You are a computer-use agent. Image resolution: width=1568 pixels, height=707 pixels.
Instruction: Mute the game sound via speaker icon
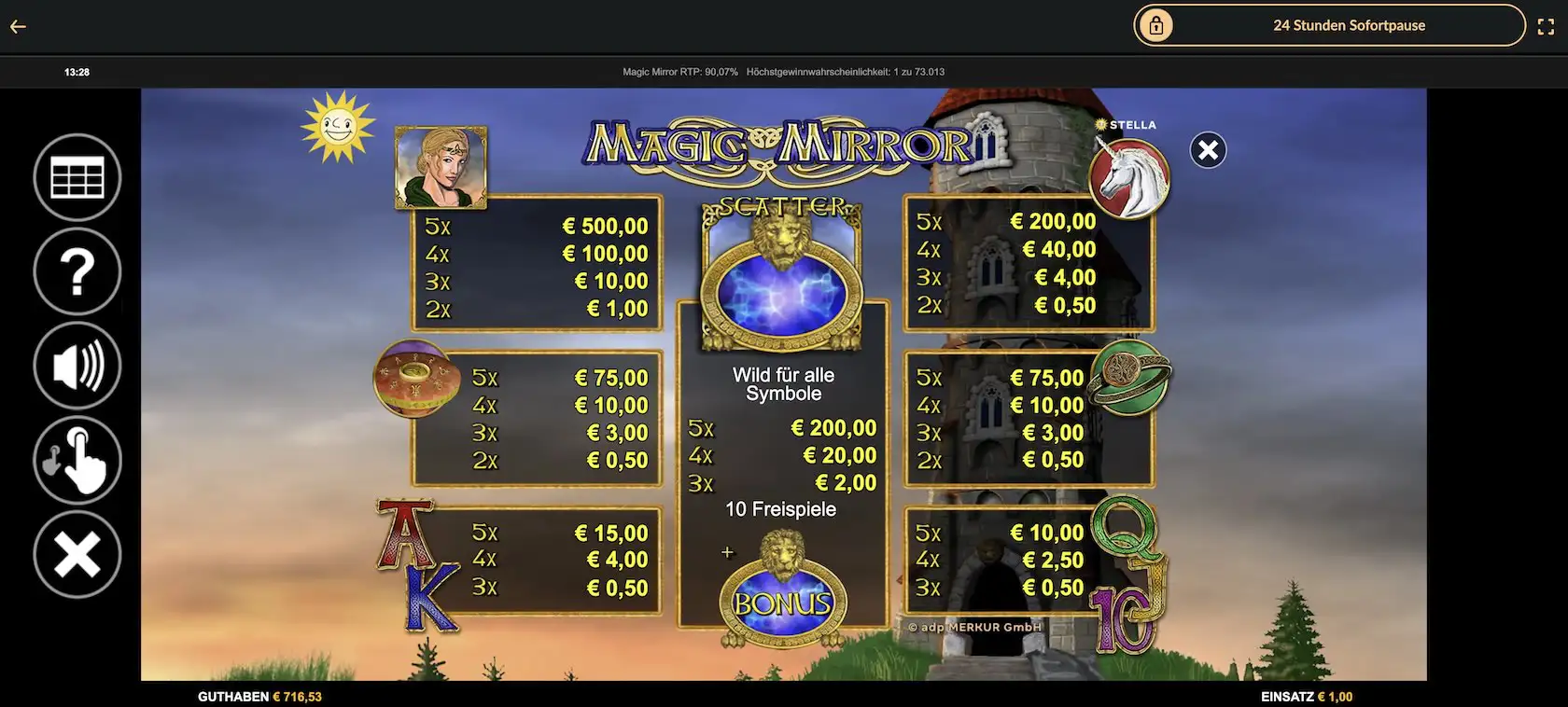point(77,366)
